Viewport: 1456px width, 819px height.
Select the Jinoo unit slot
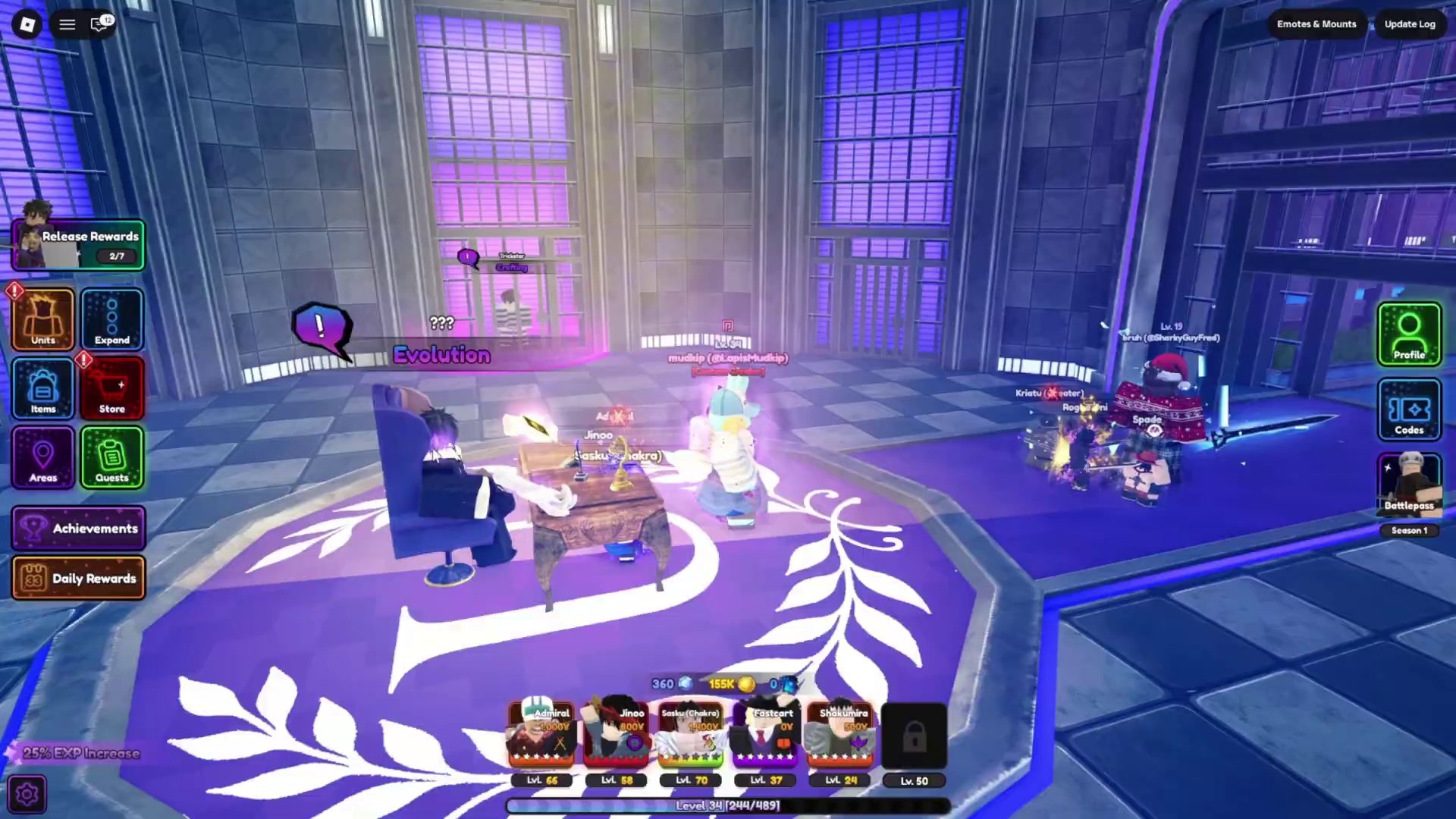(617, 736)
